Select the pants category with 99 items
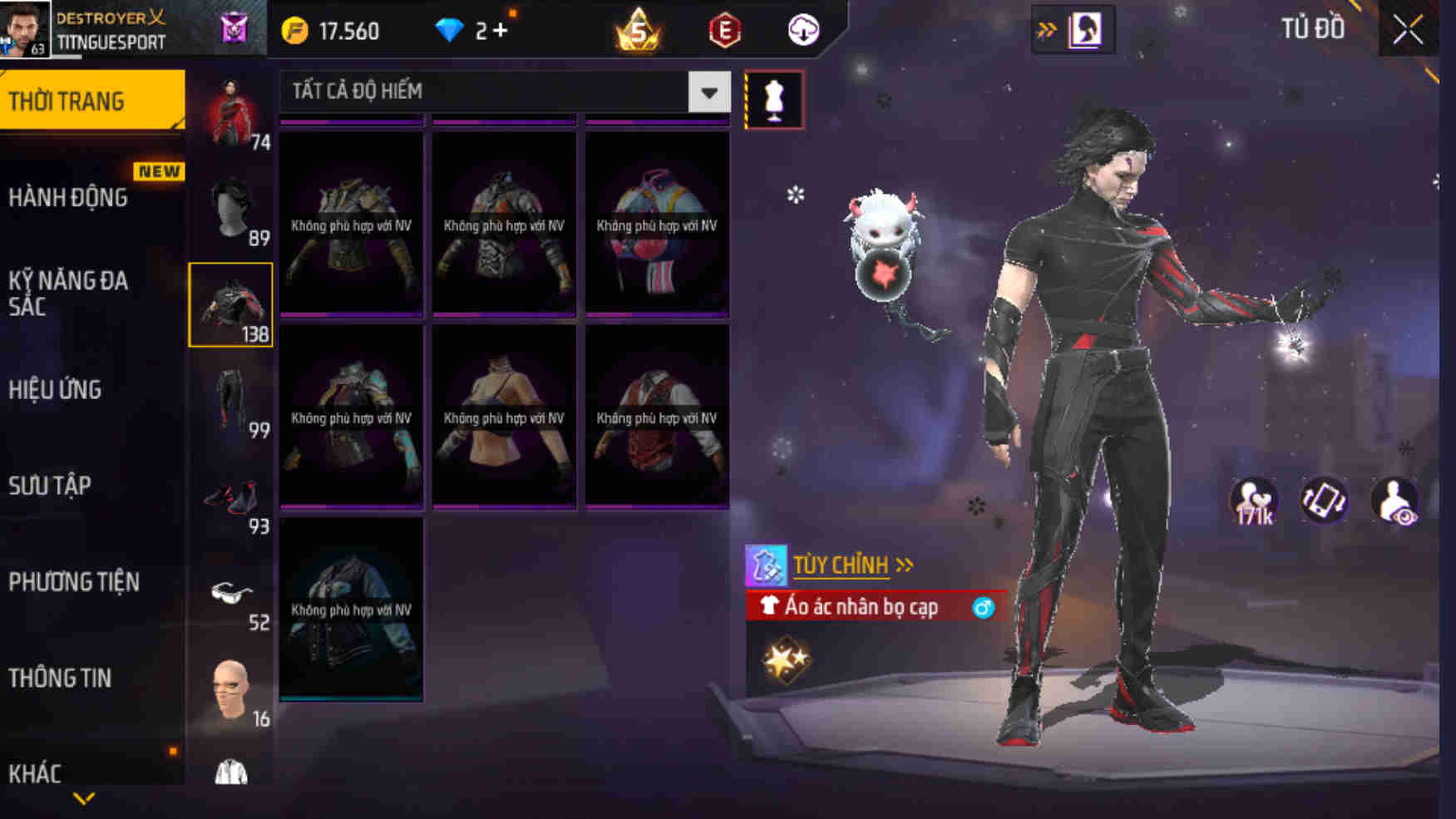 pyautogui.click(x=234, y=399)
